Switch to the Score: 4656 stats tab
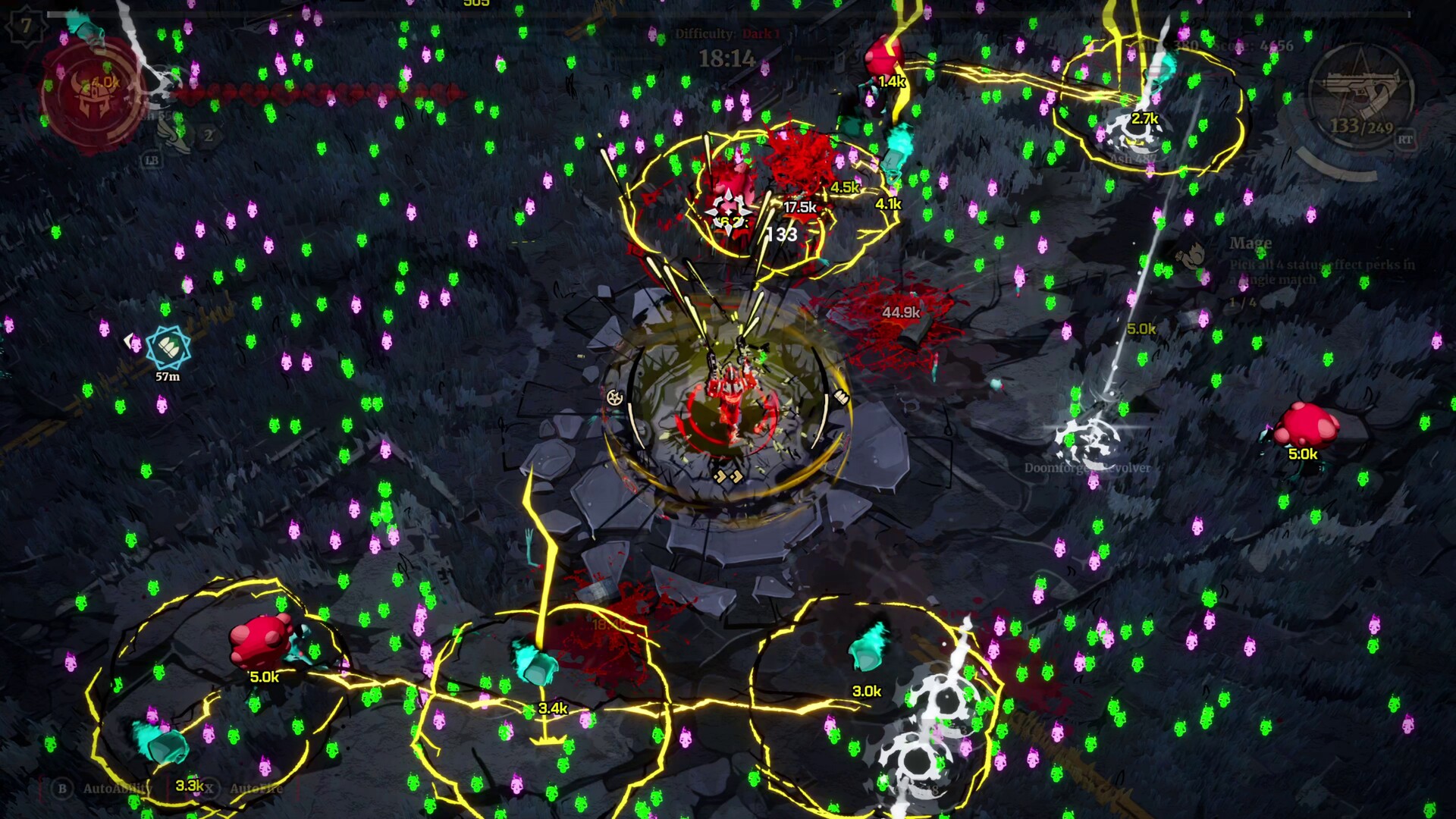The image size is (1456, 819). [1255, 45]
